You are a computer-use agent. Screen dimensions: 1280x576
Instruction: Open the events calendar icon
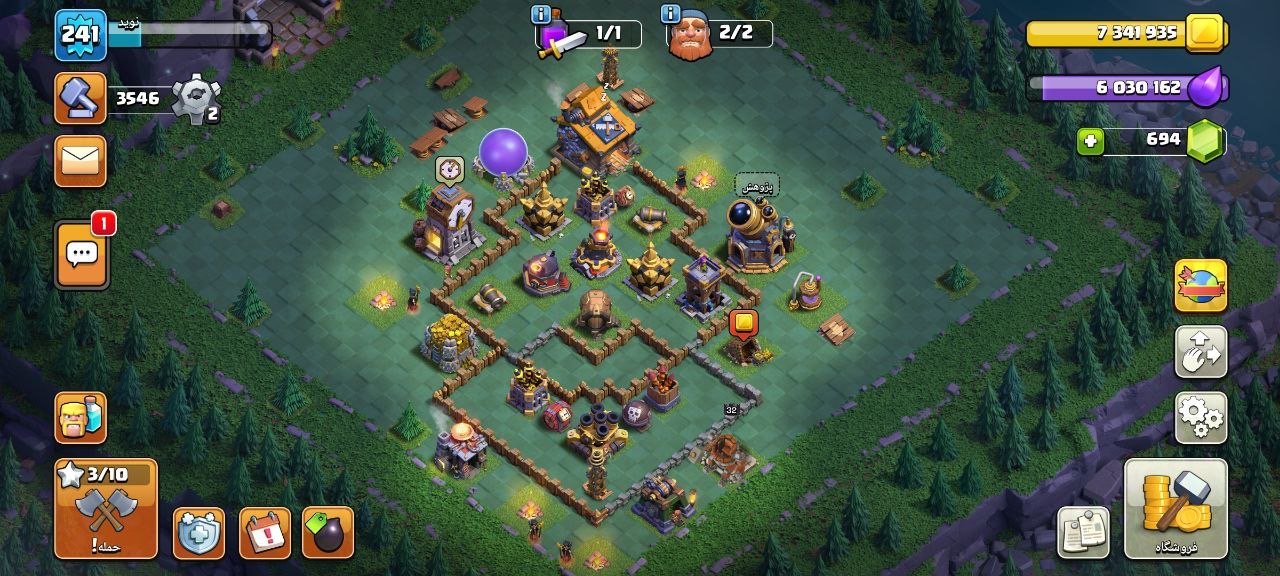point(265,532)
